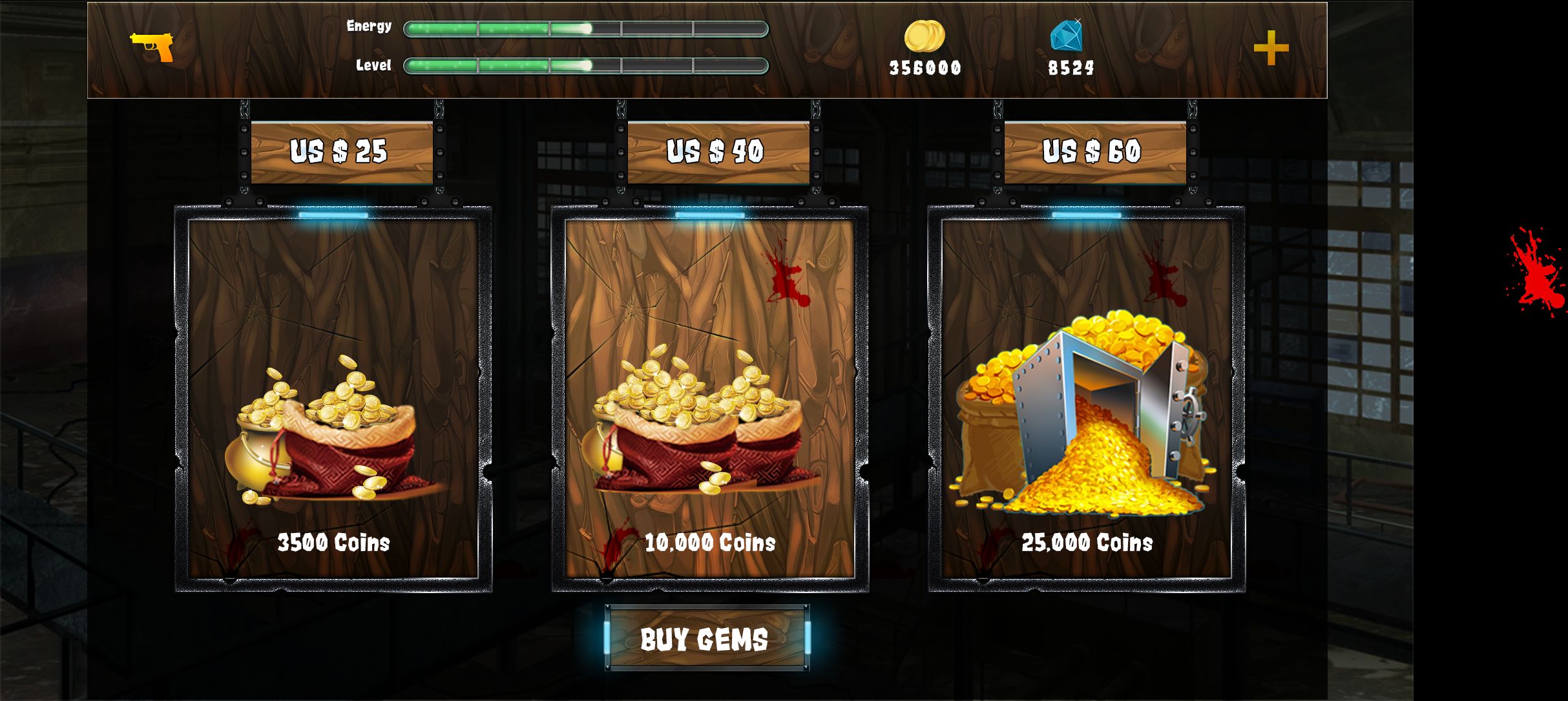Image resolution: width=1568 pixels, height=701 pixels.
Task: Tap the US $ 60 price sign
Action: [x=1094, y=152]
